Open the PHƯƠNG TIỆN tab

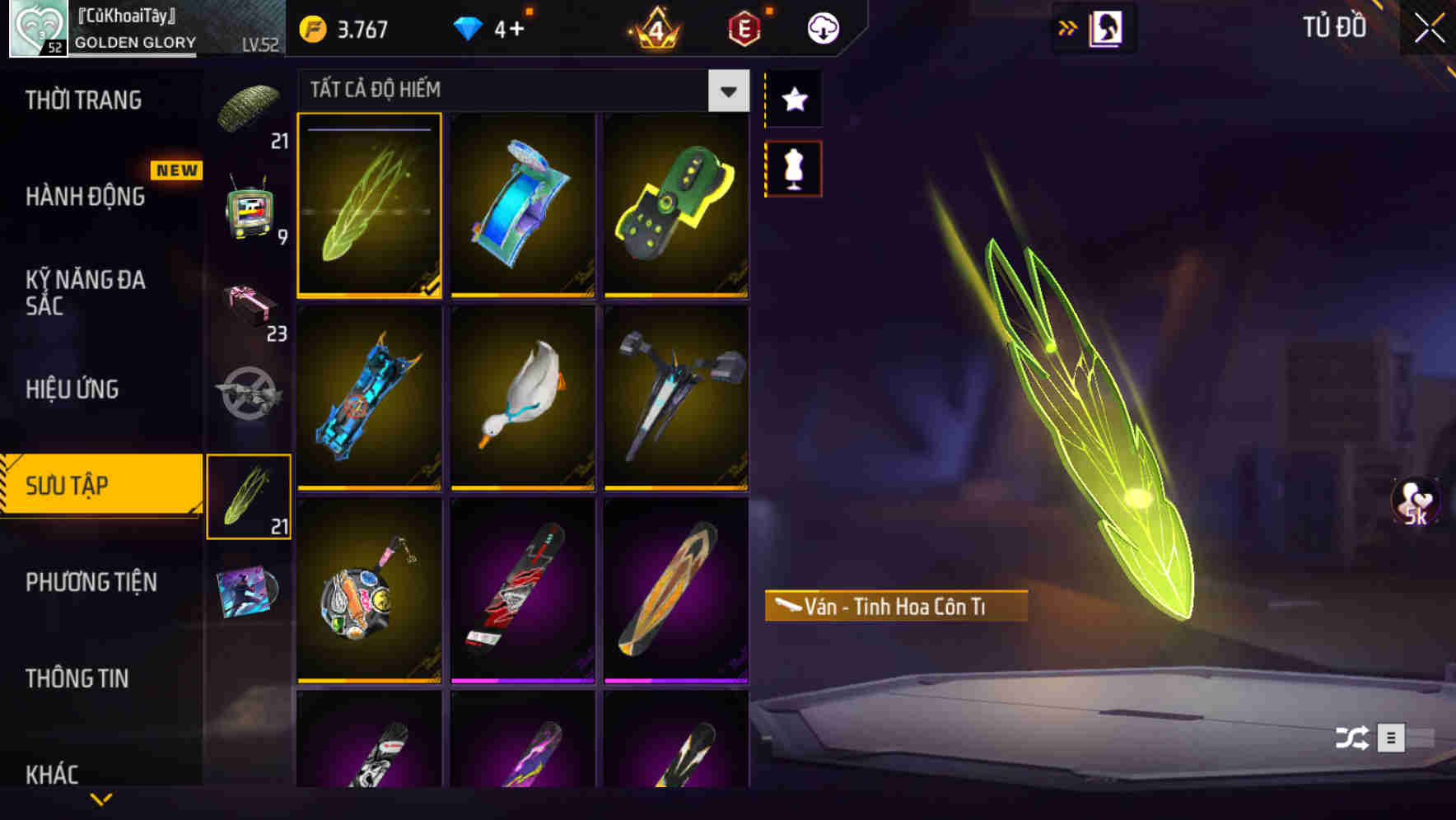91,582
